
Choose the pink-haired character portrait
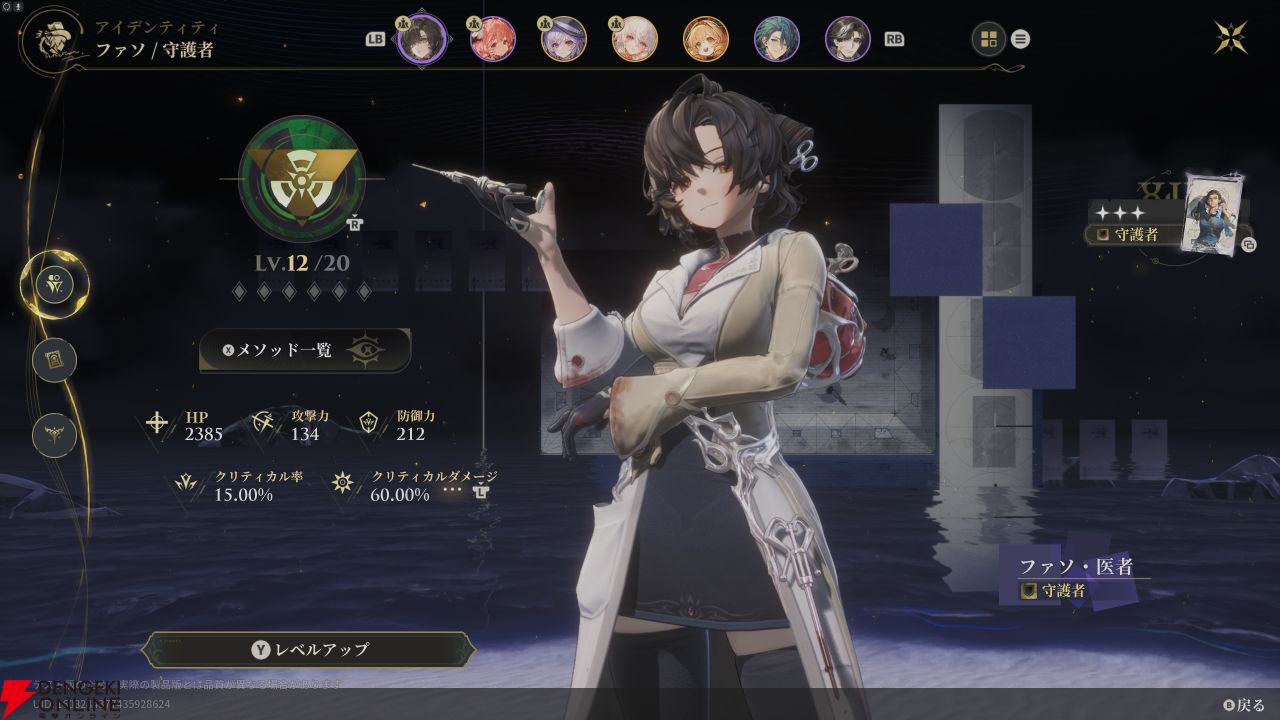(x=493, y=39)
